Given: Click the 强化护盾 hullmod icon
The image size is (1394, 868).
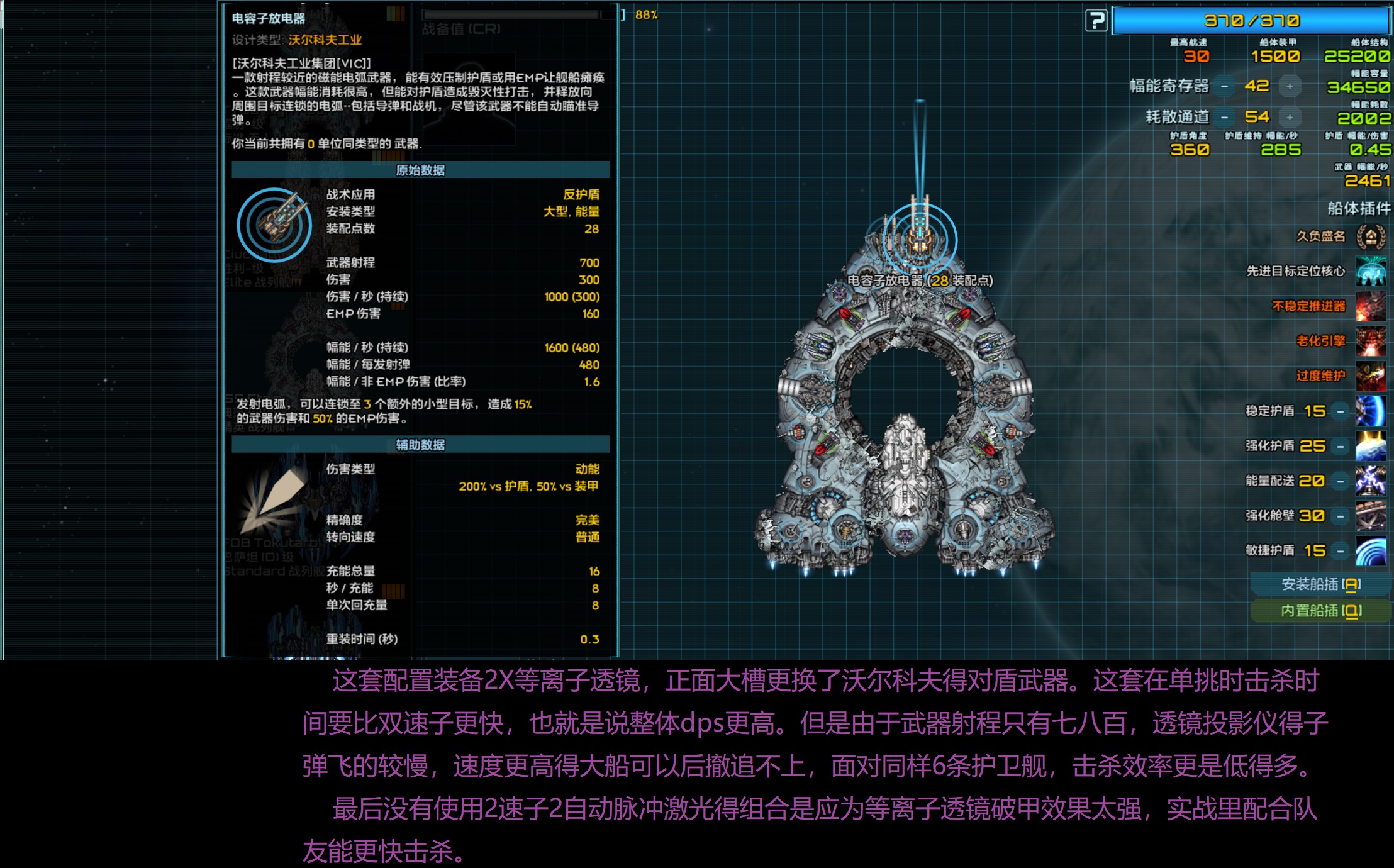Looking at the screenshot, I should (x=1371, y=445).
